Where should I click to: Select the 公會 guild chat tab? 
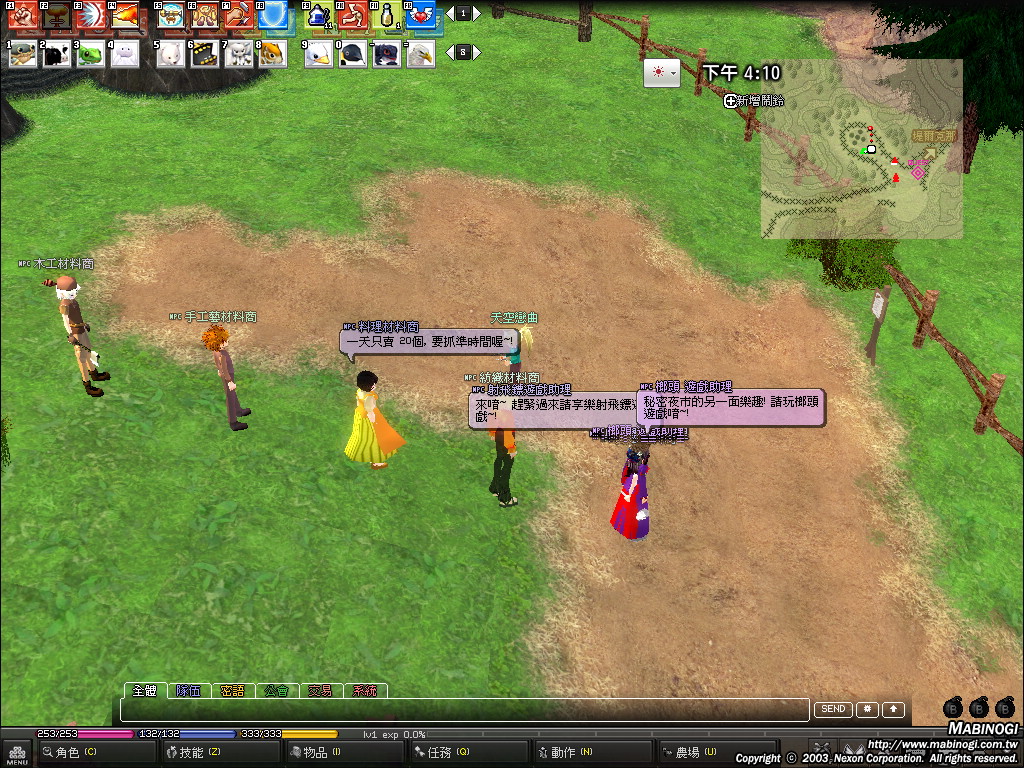point(276,690)
